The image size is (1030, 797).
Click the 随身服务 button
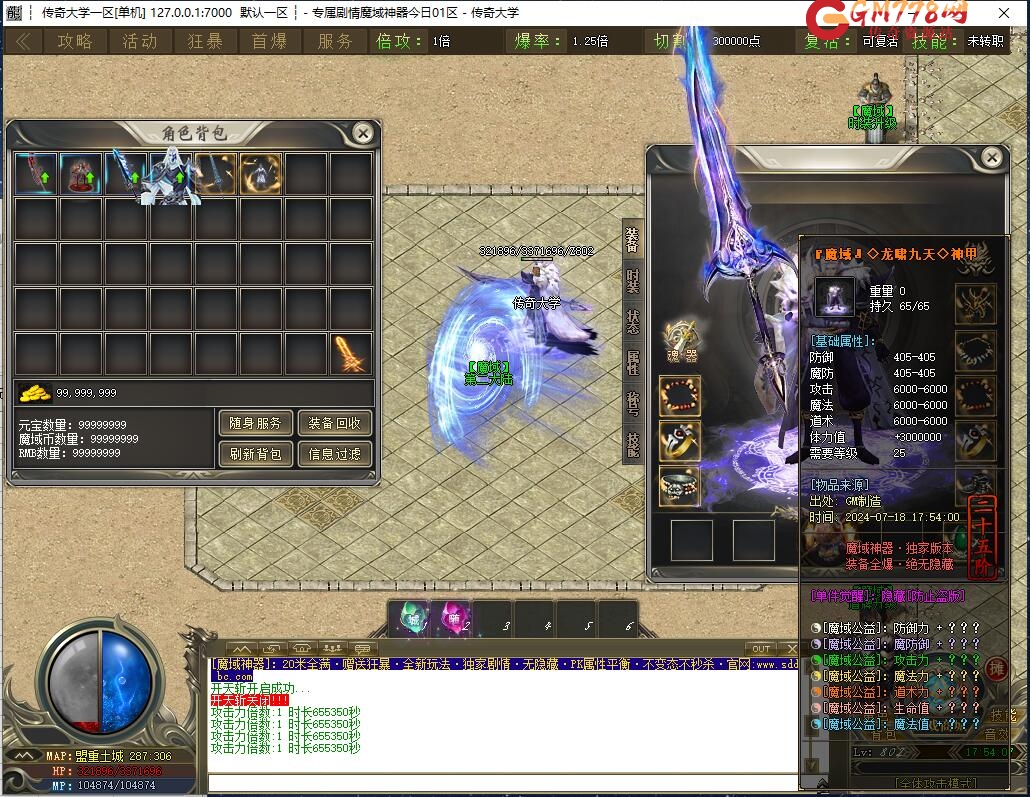coord(255,423)
